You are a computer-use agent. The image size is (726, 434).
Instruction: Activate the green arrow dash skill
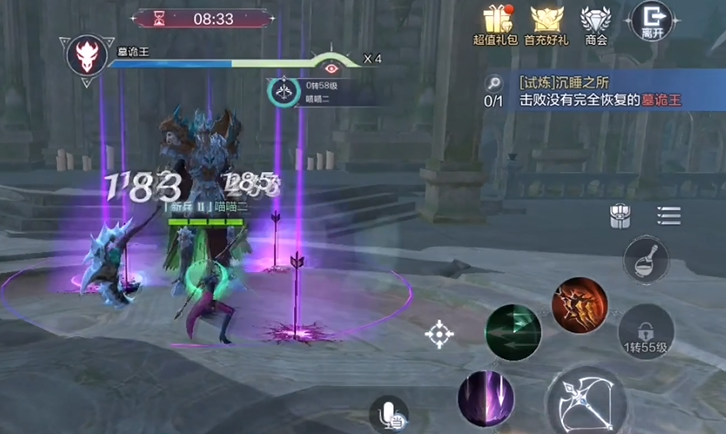pyautogui.click(x=513, y=332)
